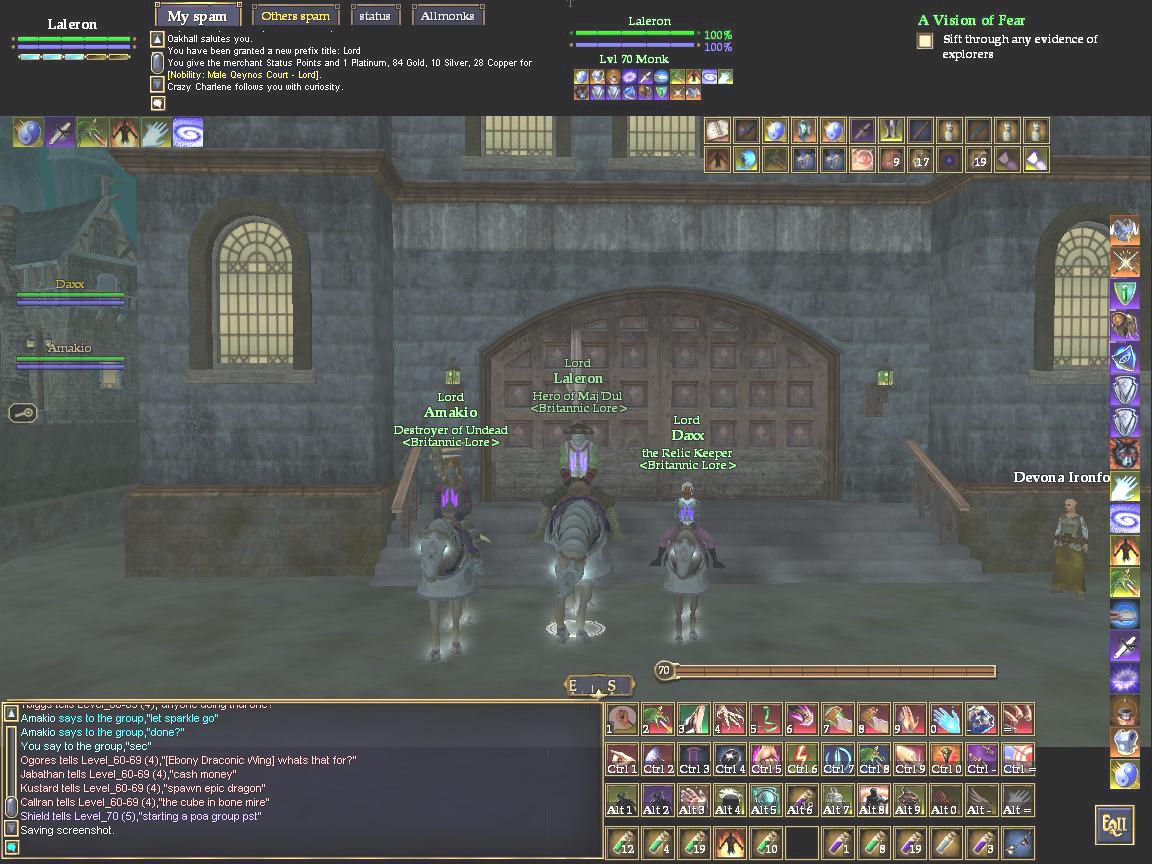
Task: Use the glowing blue hand ability in slot 0
Action: pos(945,718)
